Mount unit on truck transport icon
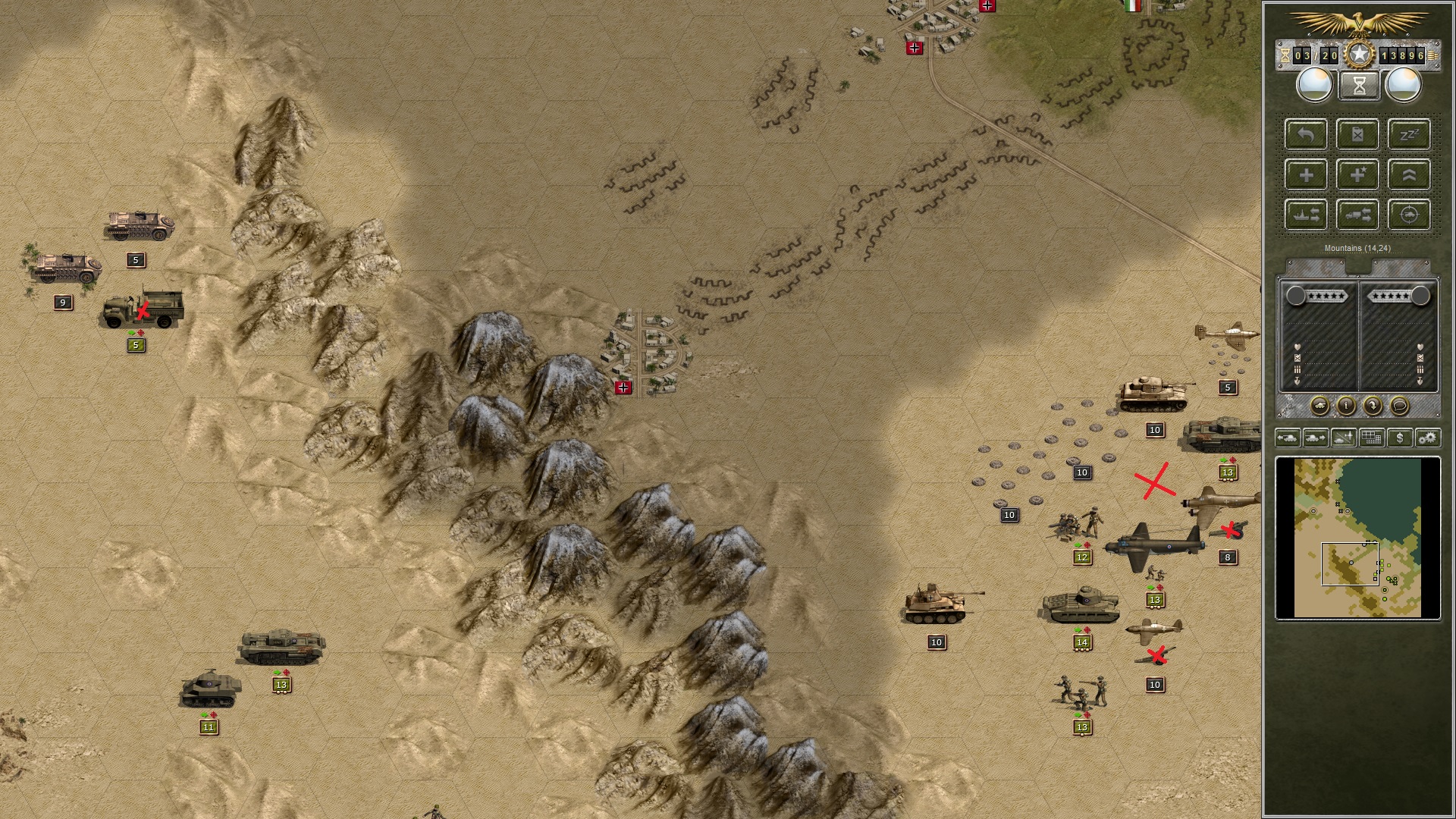The height and width of the screenshot is (819, 1456). 1357,216
